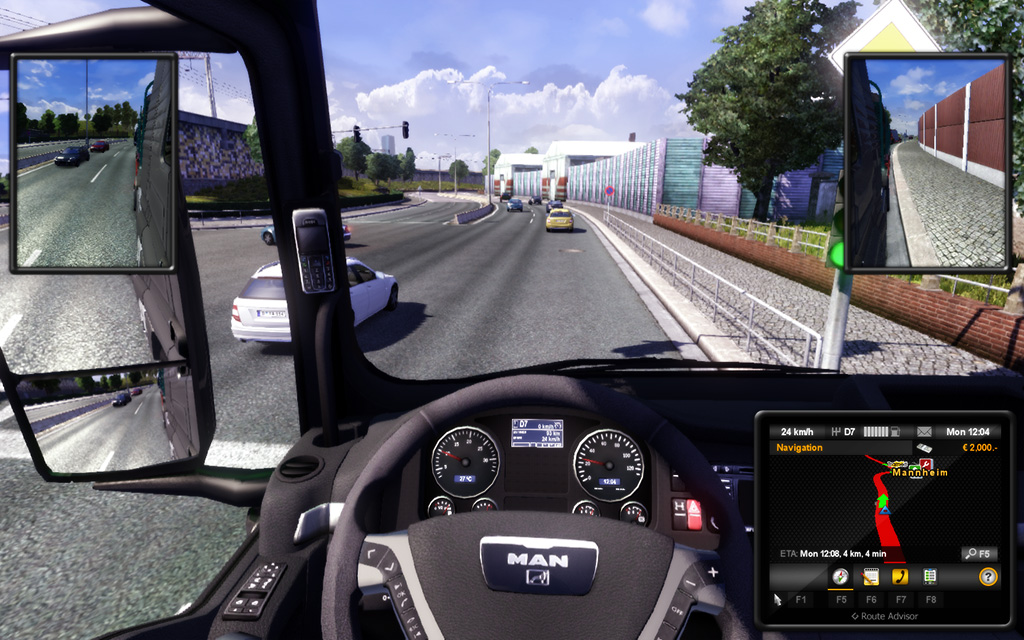Zoom the navigation map with magnifier button
The image size is (1024, 640).
pyautogui.click(x=978, y=553)
